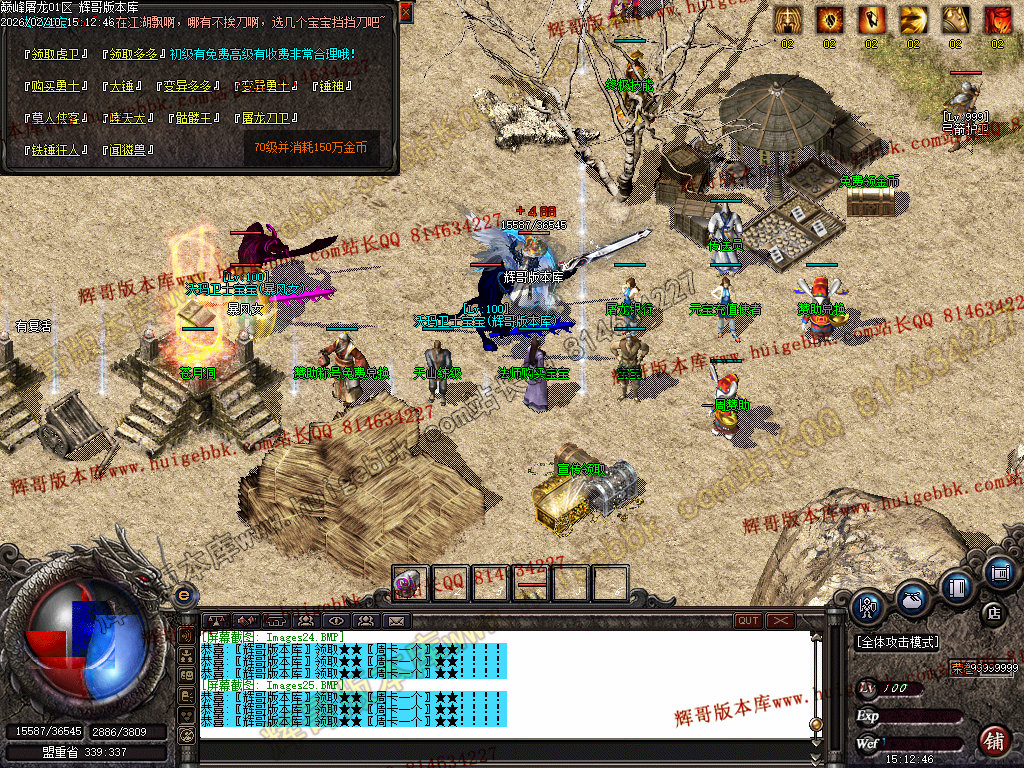
Task: Open the mail envelope button
Action: click(396, 621)
